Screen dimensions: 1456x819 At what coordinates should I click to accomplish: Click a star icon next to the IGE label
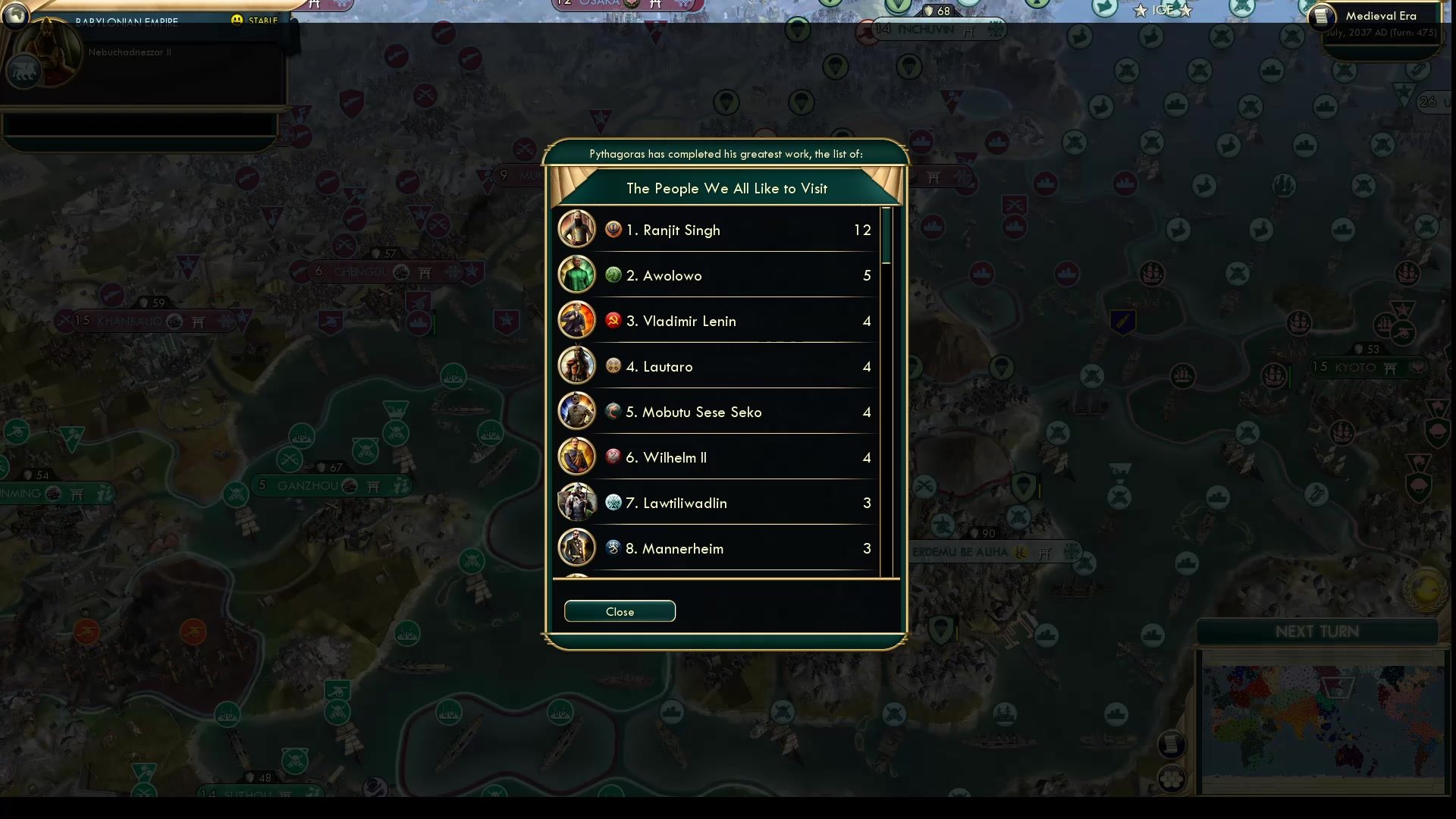[1140, 11]
